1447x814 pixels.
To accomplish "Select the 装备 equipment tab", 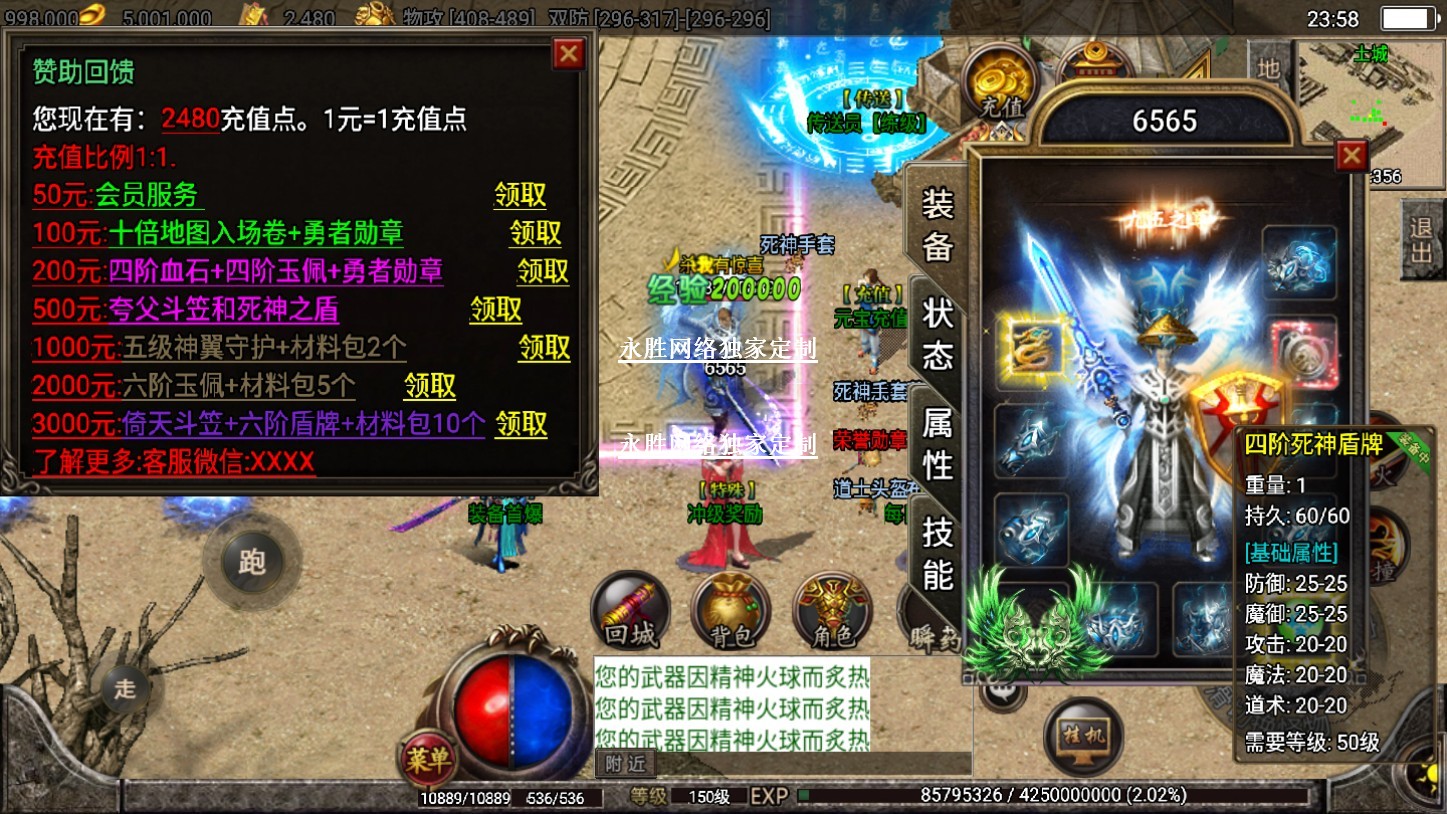I will coord(937,224).
